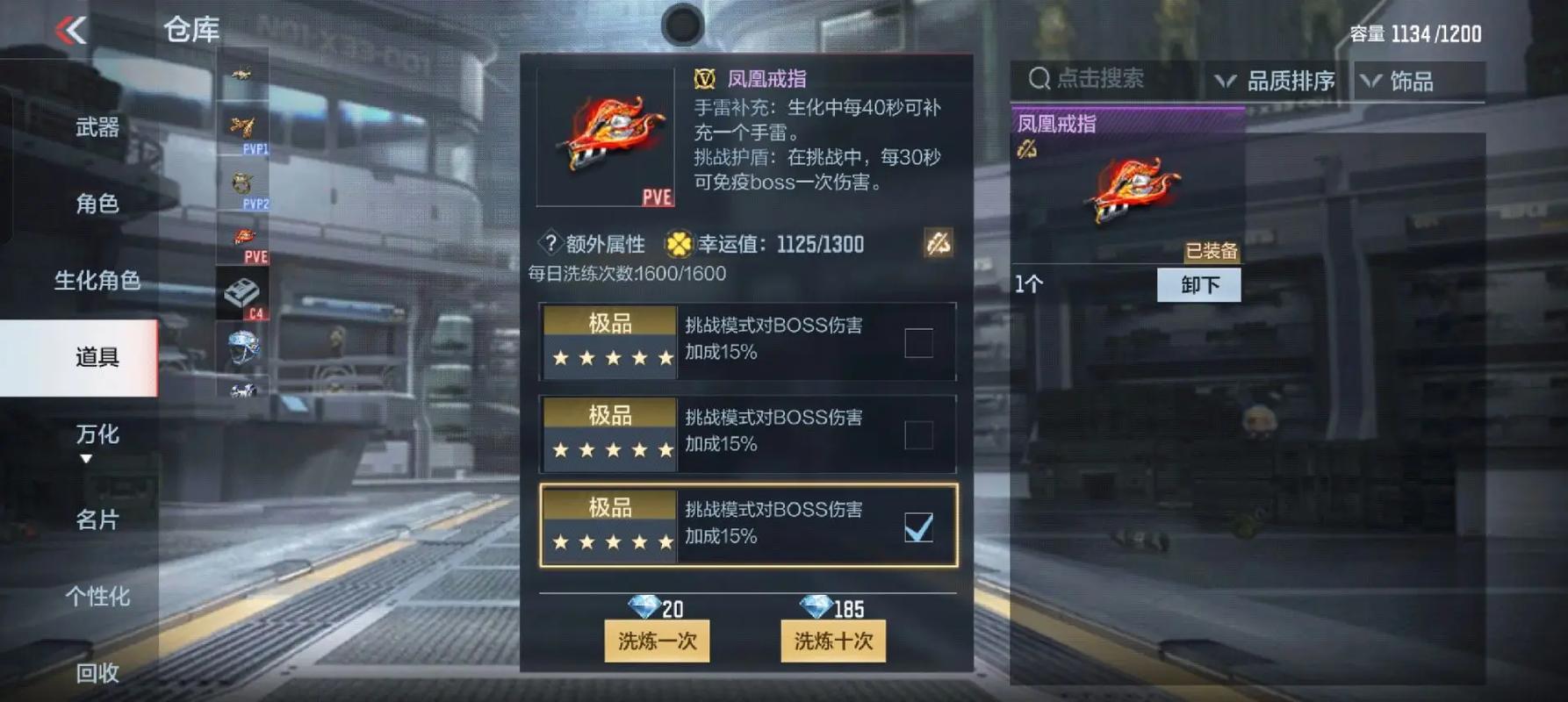Click the question mark icon next to 额外属性
Screen dimensions: 1568x702
click(550, 244)
